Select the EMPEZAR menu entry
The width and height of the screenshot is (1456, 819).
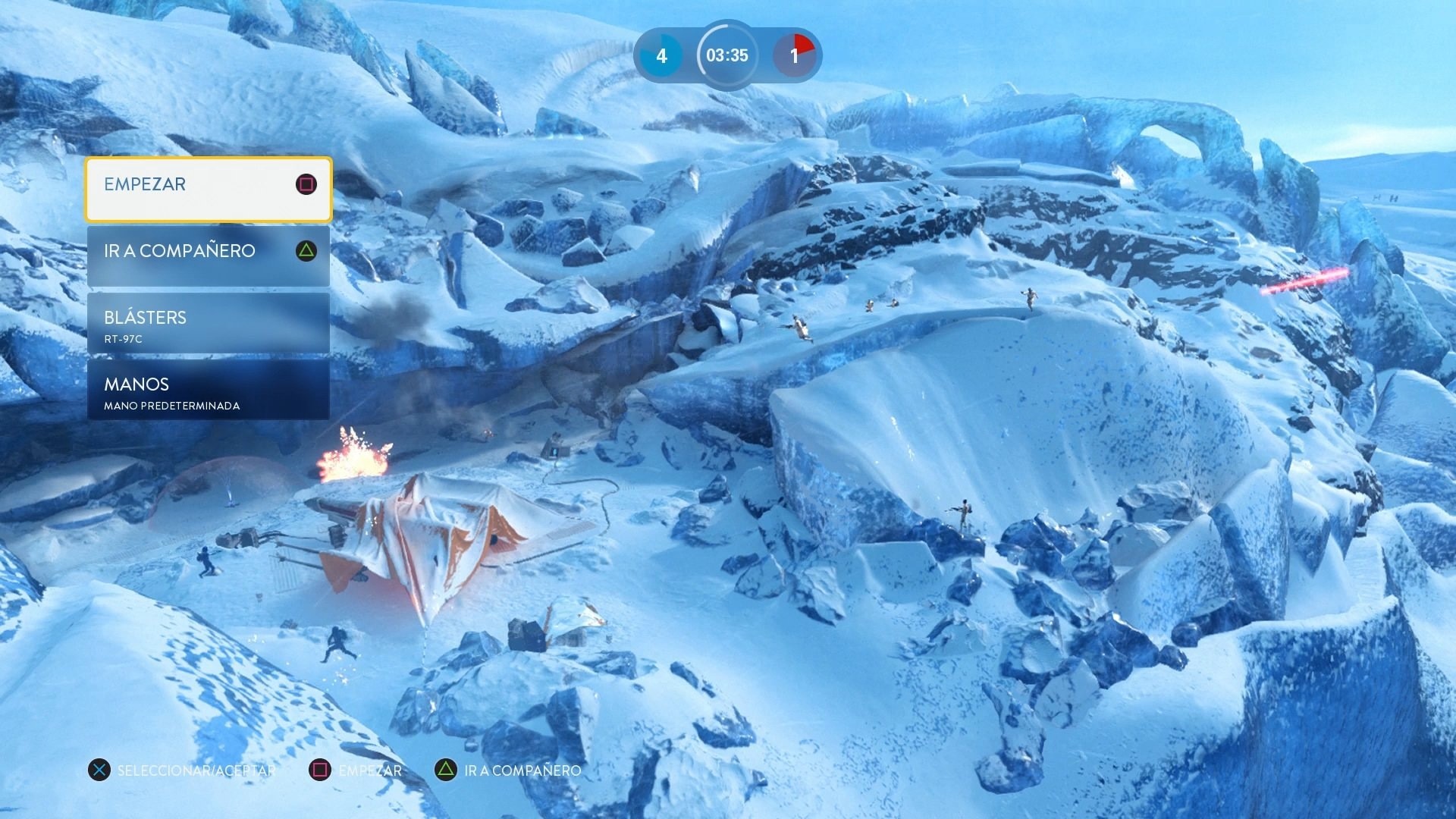pos(145,184)
